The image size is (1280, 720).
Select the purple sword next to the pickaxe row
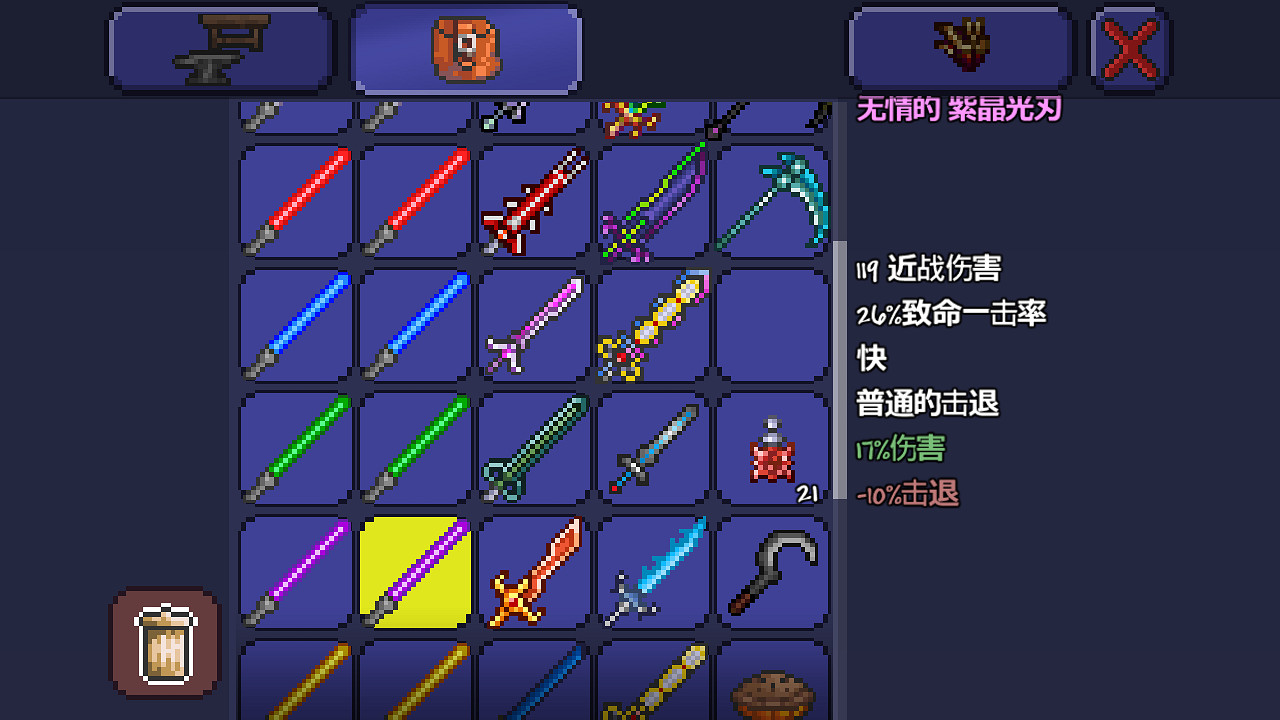point(655,200)
